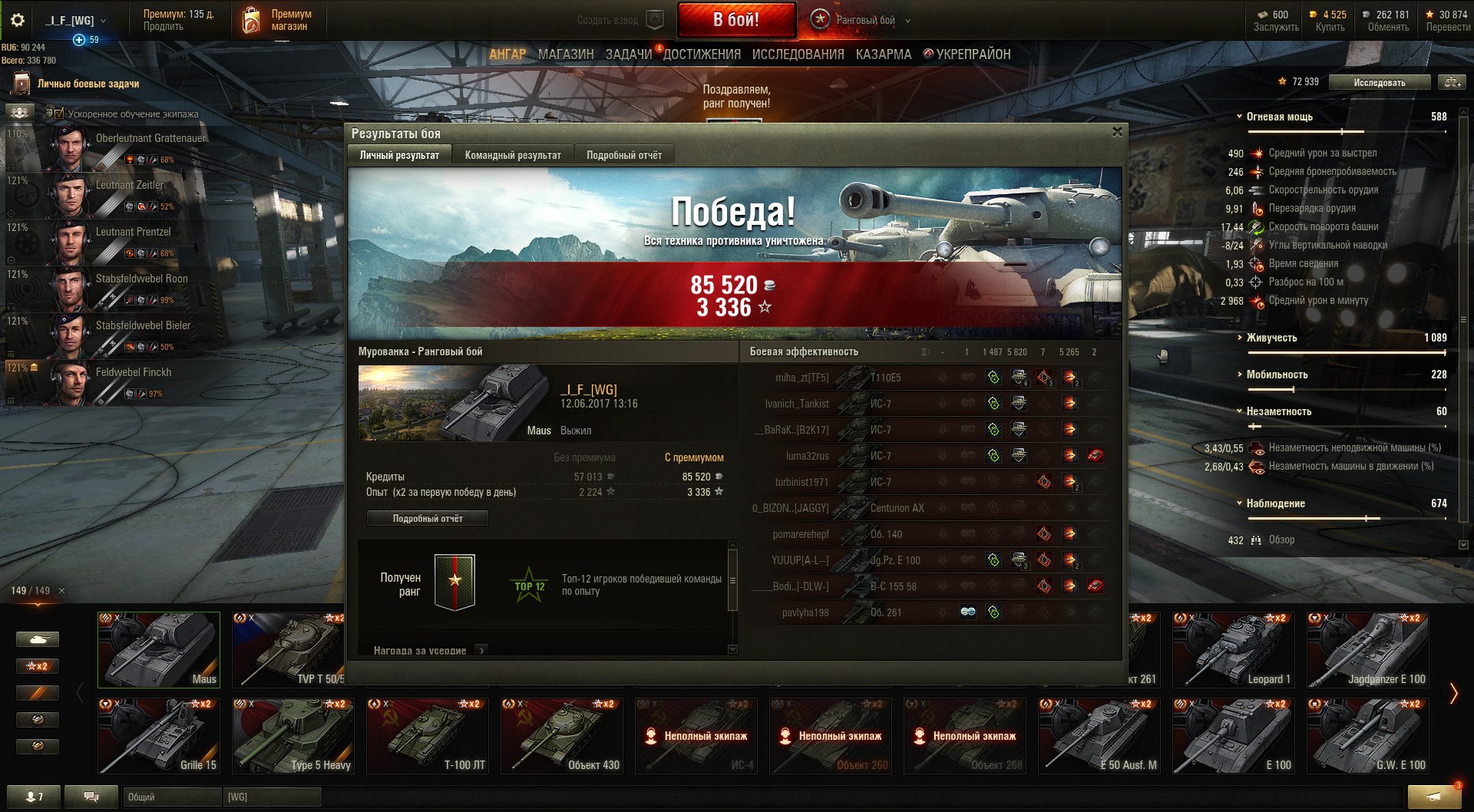
Task: Switch to the Командный результат tab
Action: tap(513, 155)
